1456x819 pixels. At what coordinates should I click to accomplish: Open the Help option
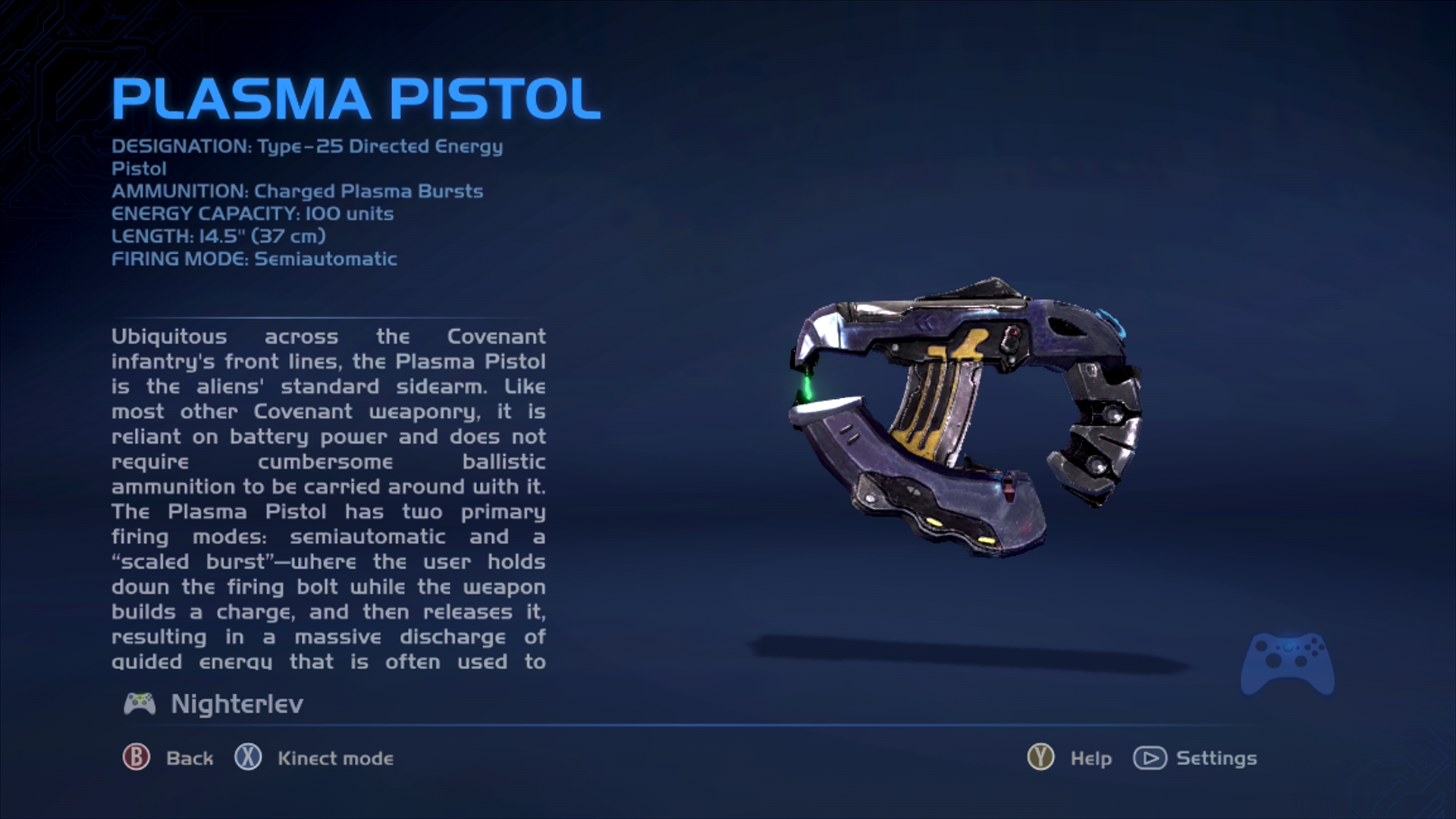point(1069,758)
